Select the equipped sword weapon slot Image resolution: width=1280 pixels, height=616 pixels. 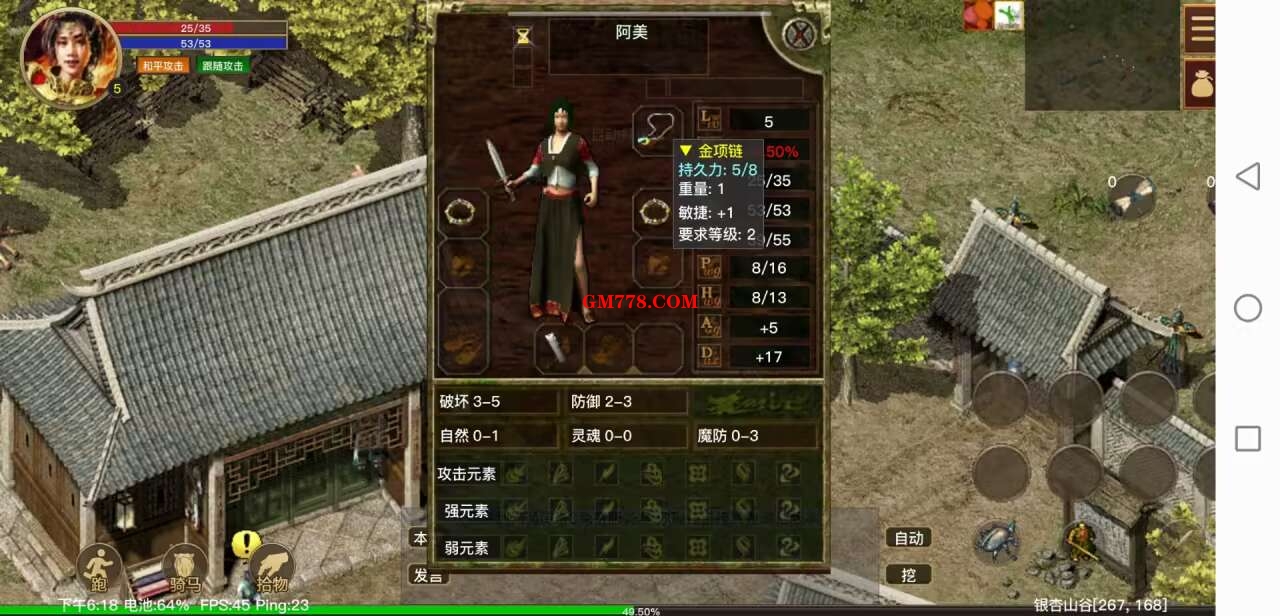[500, 169]
